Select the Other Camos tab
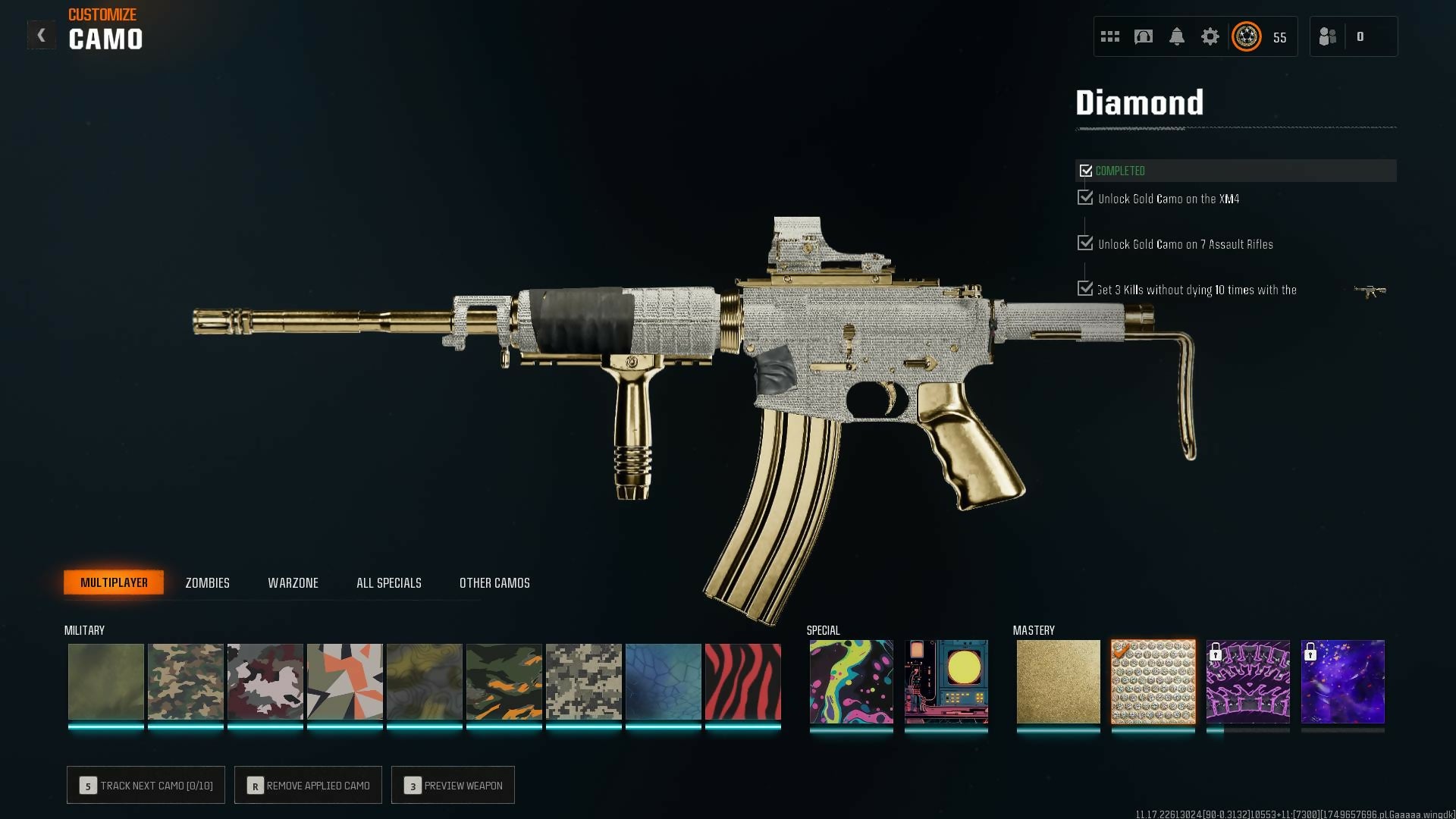The image size is (1456, 819). click(494, 582)
